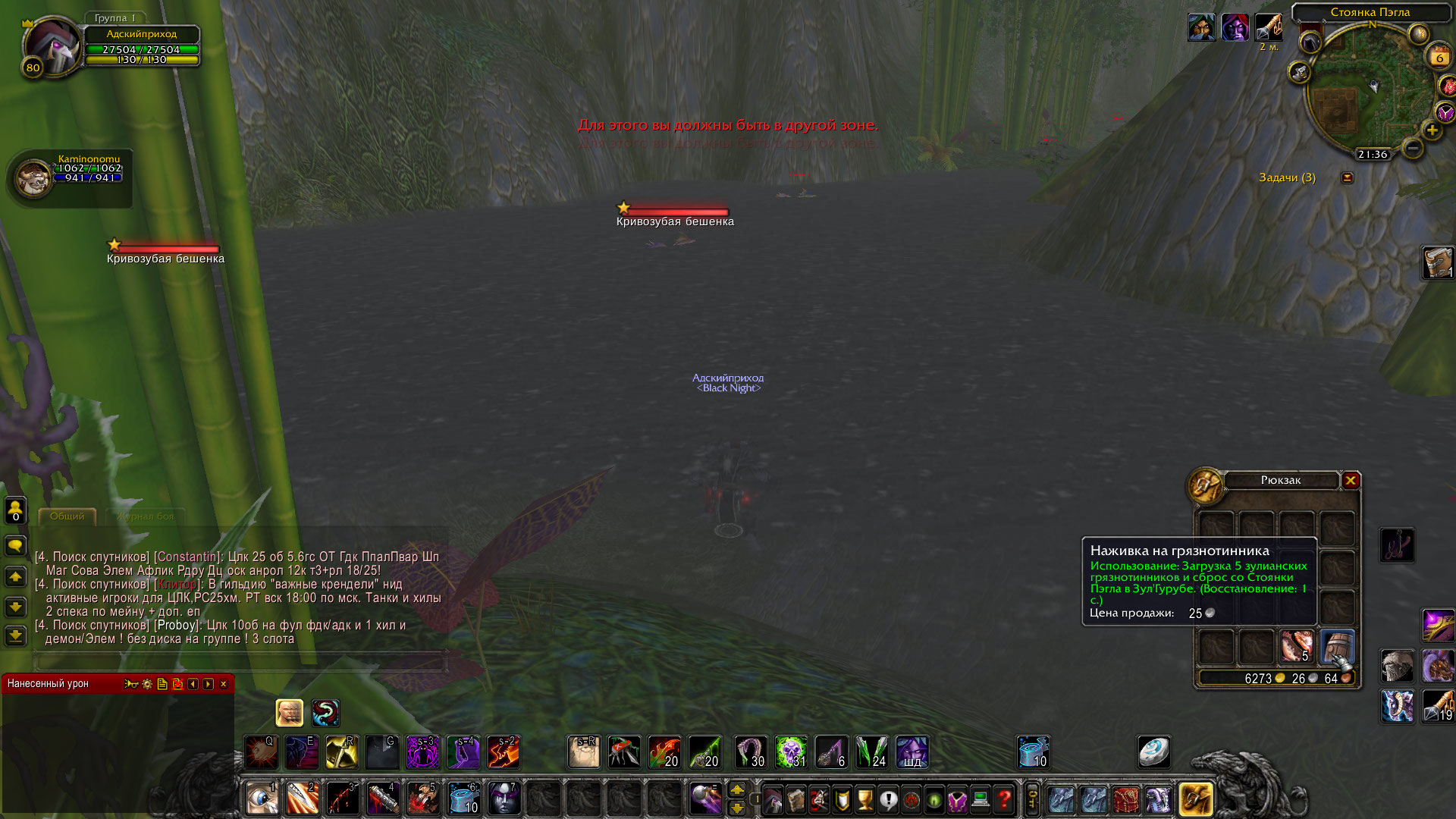Viewport: 1456px width, 819px height.
Task: Activate the eye ability in slot 1
Action: [262, 799]
